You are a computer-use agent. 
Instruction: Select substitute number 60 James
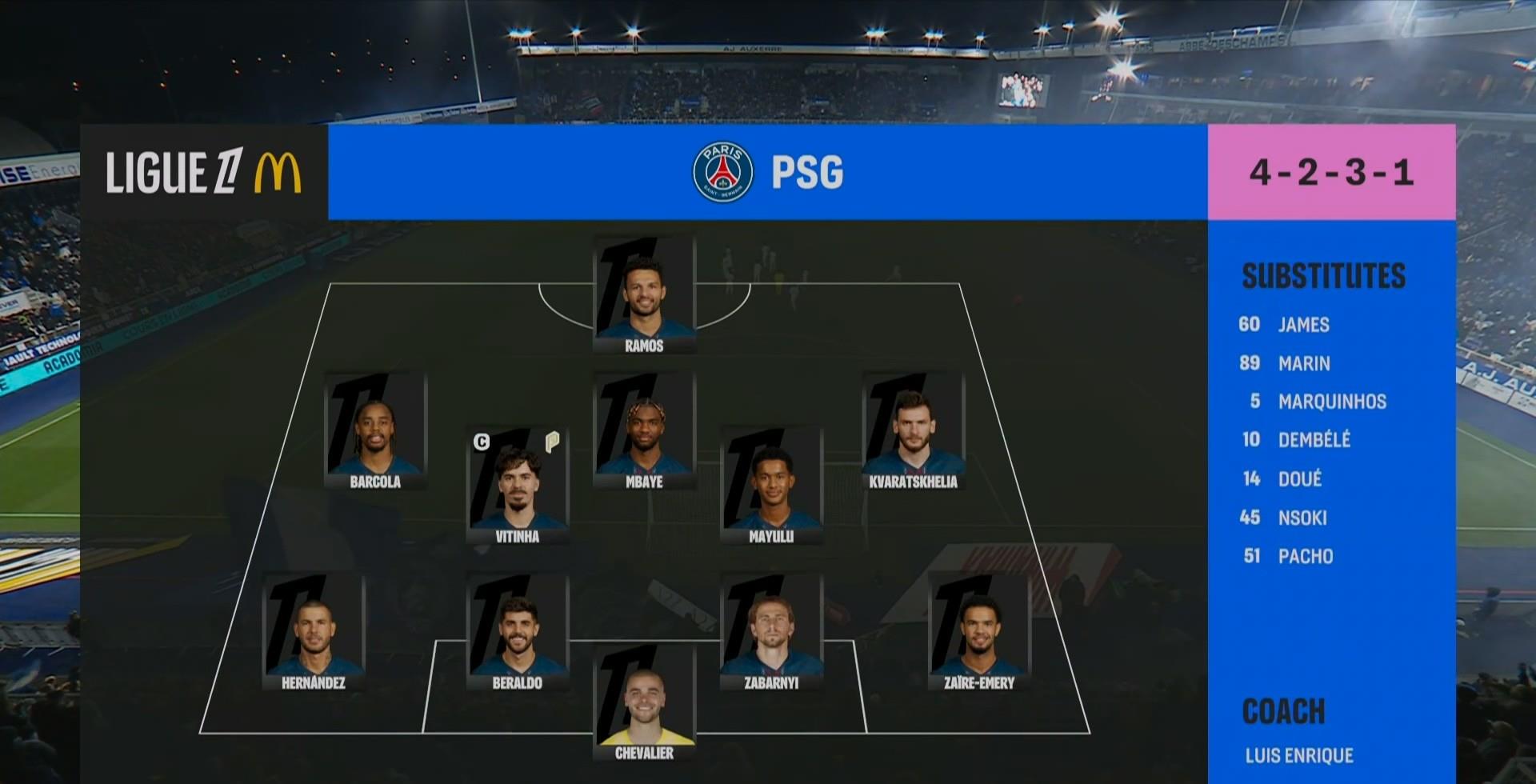[x=1302, y=324]
